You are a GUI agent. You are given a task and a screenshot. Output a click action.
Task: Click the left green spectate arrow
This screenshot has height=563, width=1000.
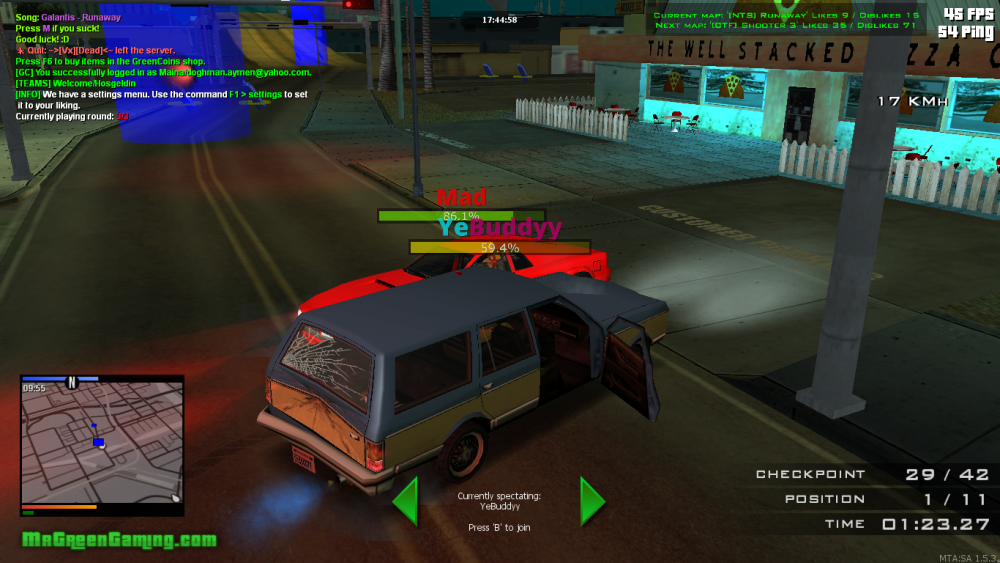tap(405, 501)
